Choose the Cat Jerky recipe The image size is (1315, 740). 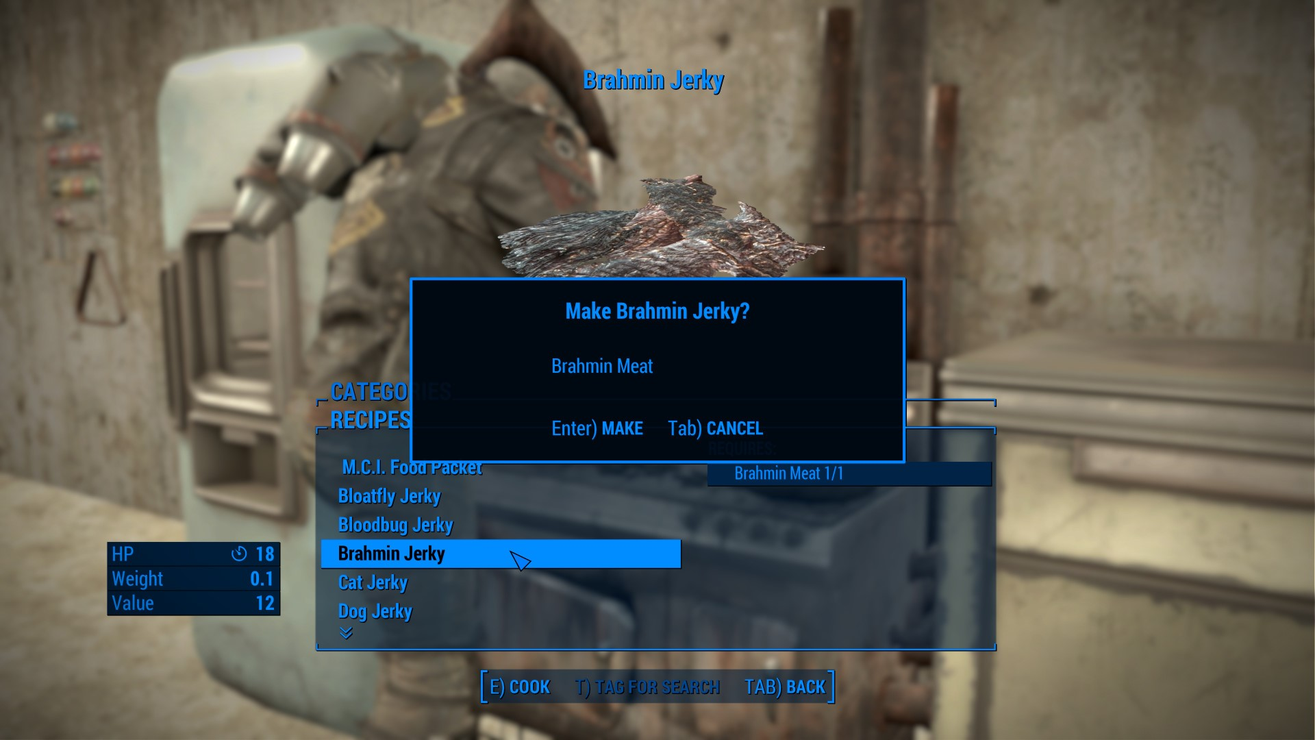[x=372, y=582]
